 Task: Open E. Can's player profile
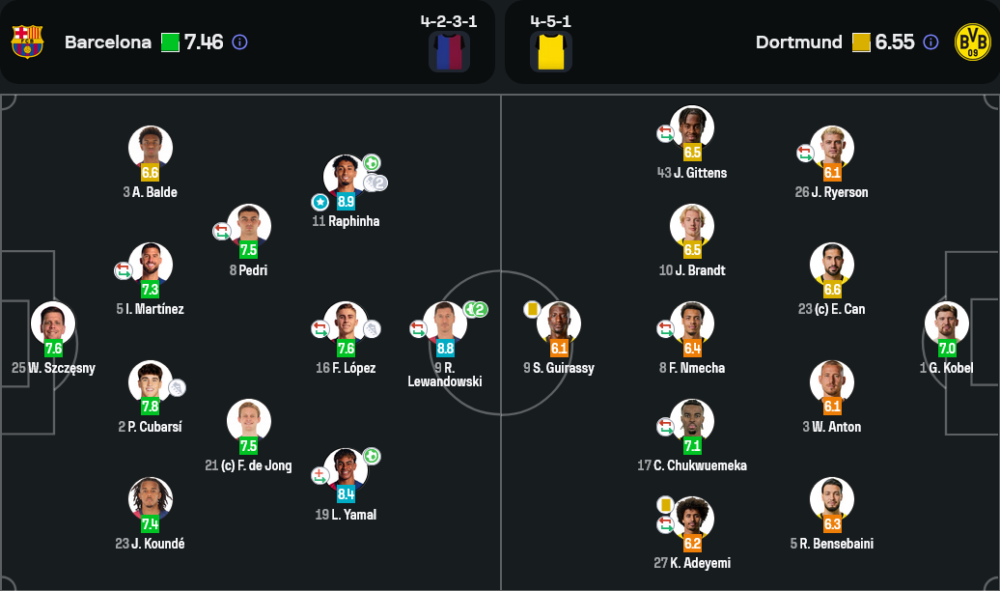click(x=832, y=265)
